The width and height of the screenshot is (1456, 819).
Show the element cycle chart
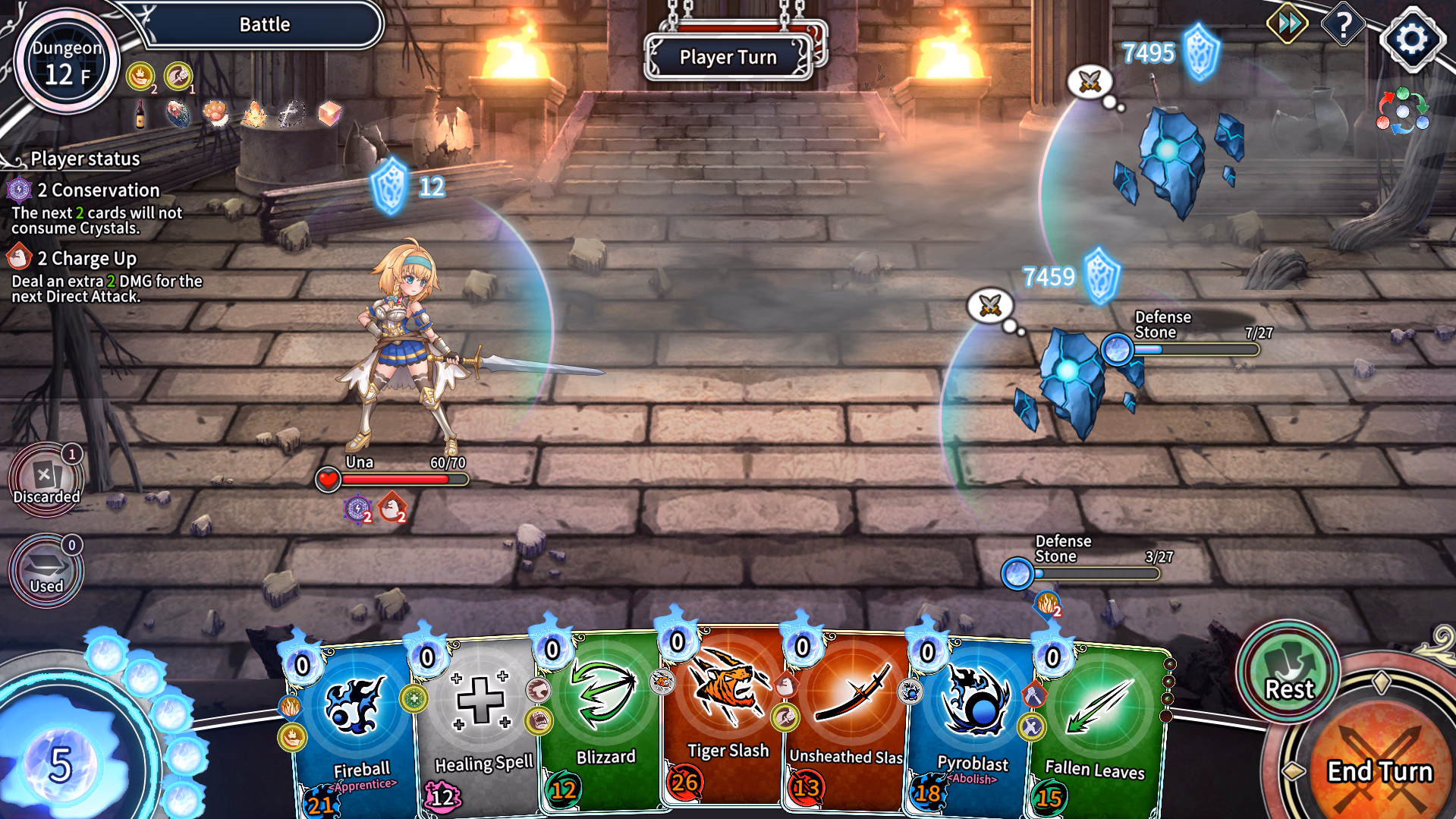1402,112
